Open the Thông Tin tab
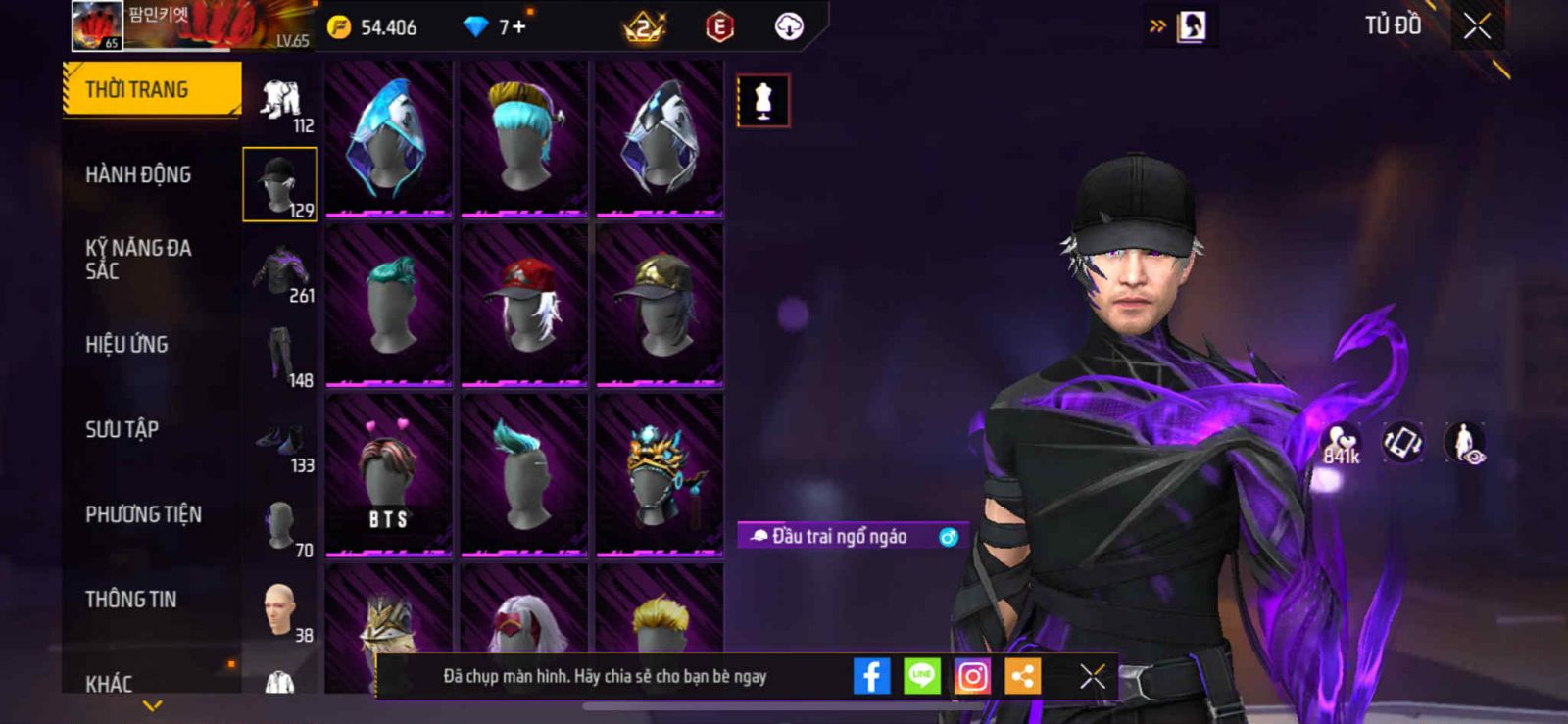The image size is (1568, 724). click(130, 599)
